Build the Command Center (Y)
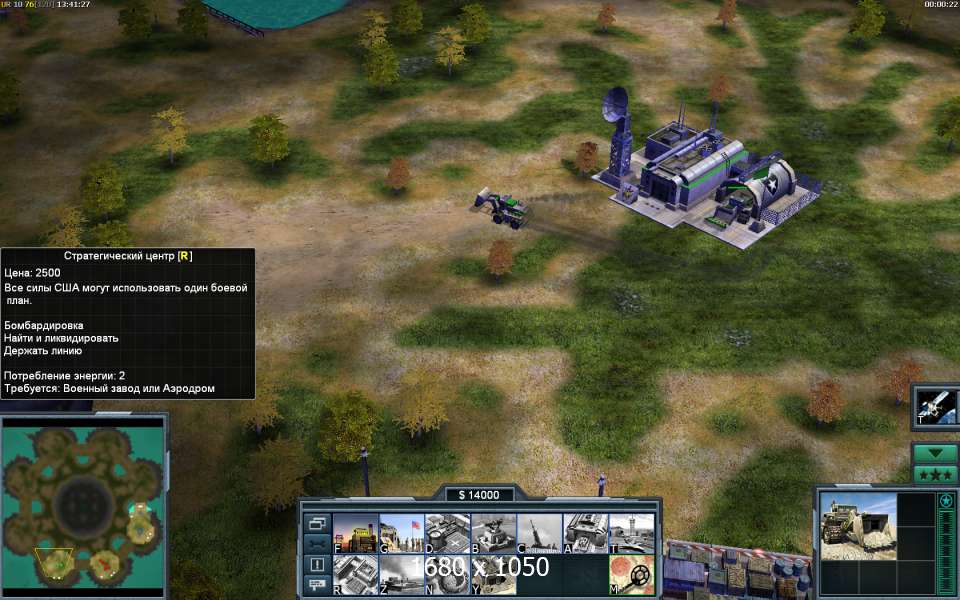 [x=493, y=575]
